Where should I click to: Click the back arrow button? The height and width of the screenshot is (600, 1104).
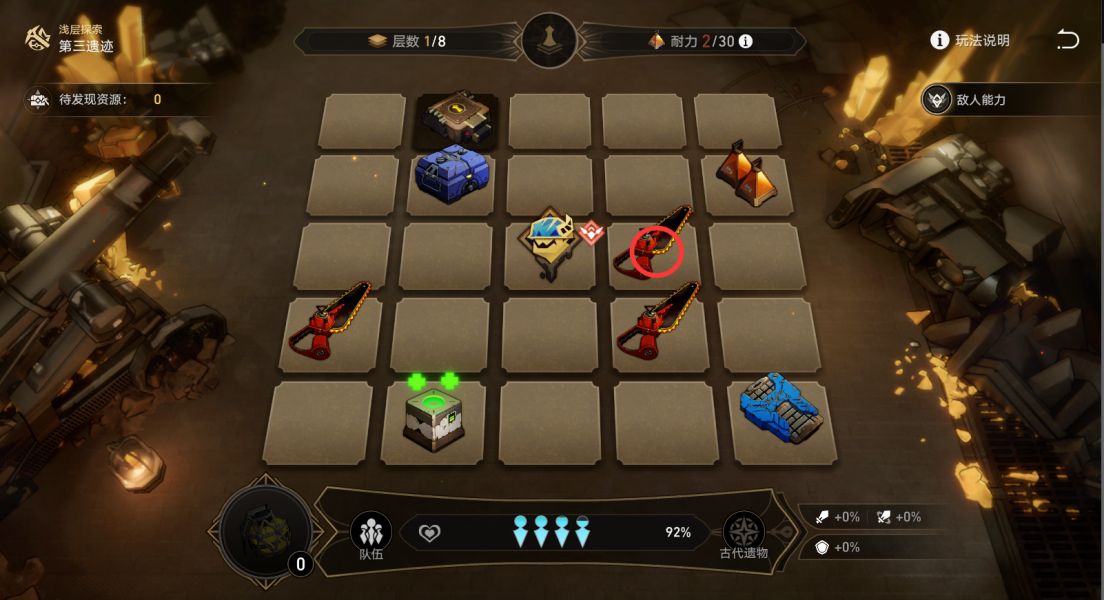1067,40
